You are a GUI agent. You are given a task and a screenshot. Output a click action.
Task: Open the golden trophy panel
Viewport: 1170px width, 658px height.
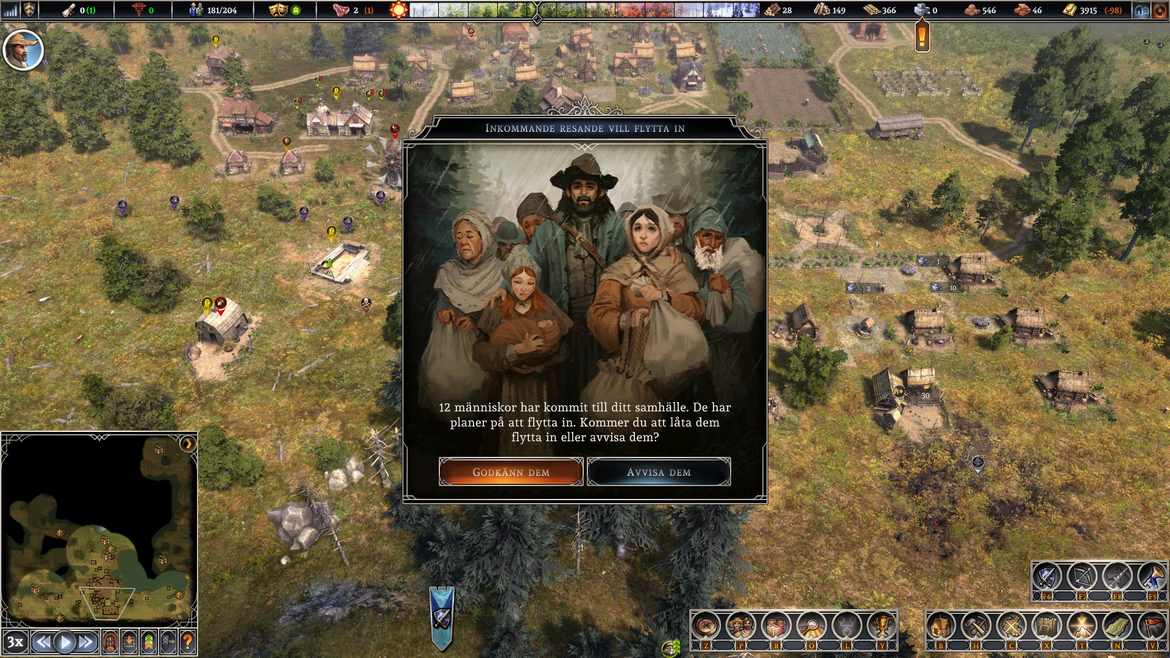click(882, 626)
